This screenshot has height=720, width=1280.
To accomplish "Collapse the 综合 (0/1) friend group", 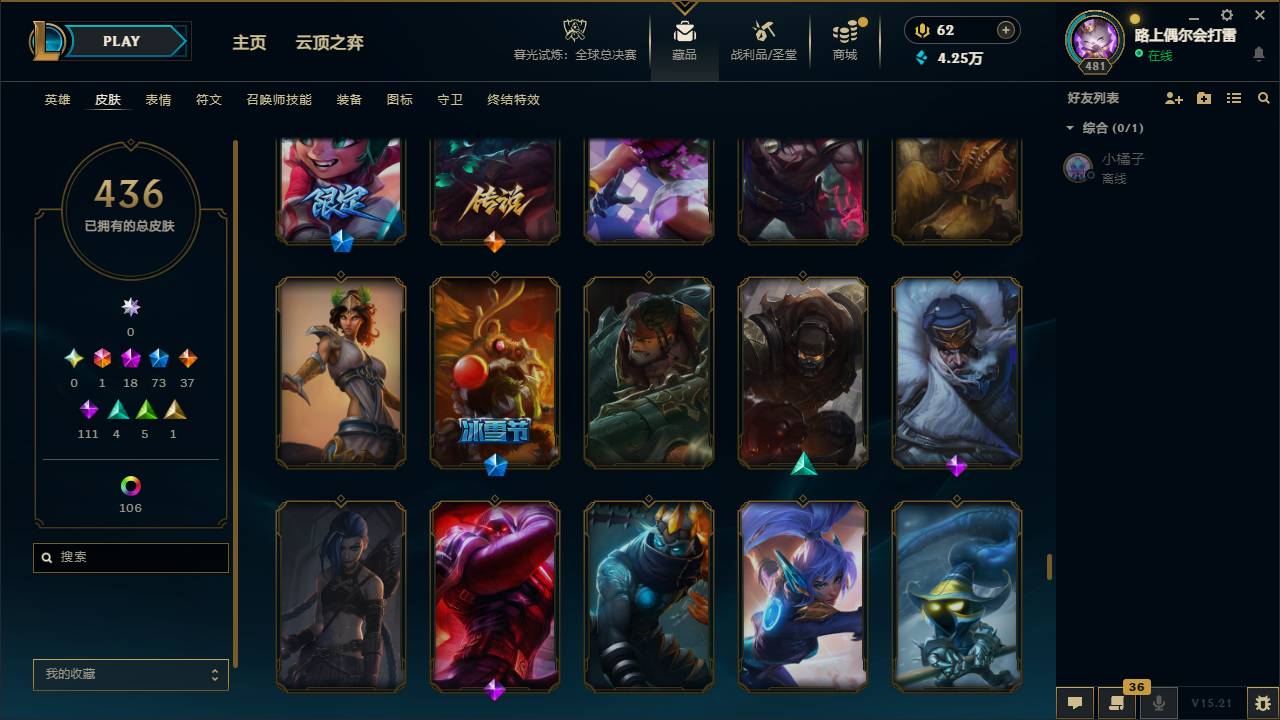I will tap(1070, 128).
